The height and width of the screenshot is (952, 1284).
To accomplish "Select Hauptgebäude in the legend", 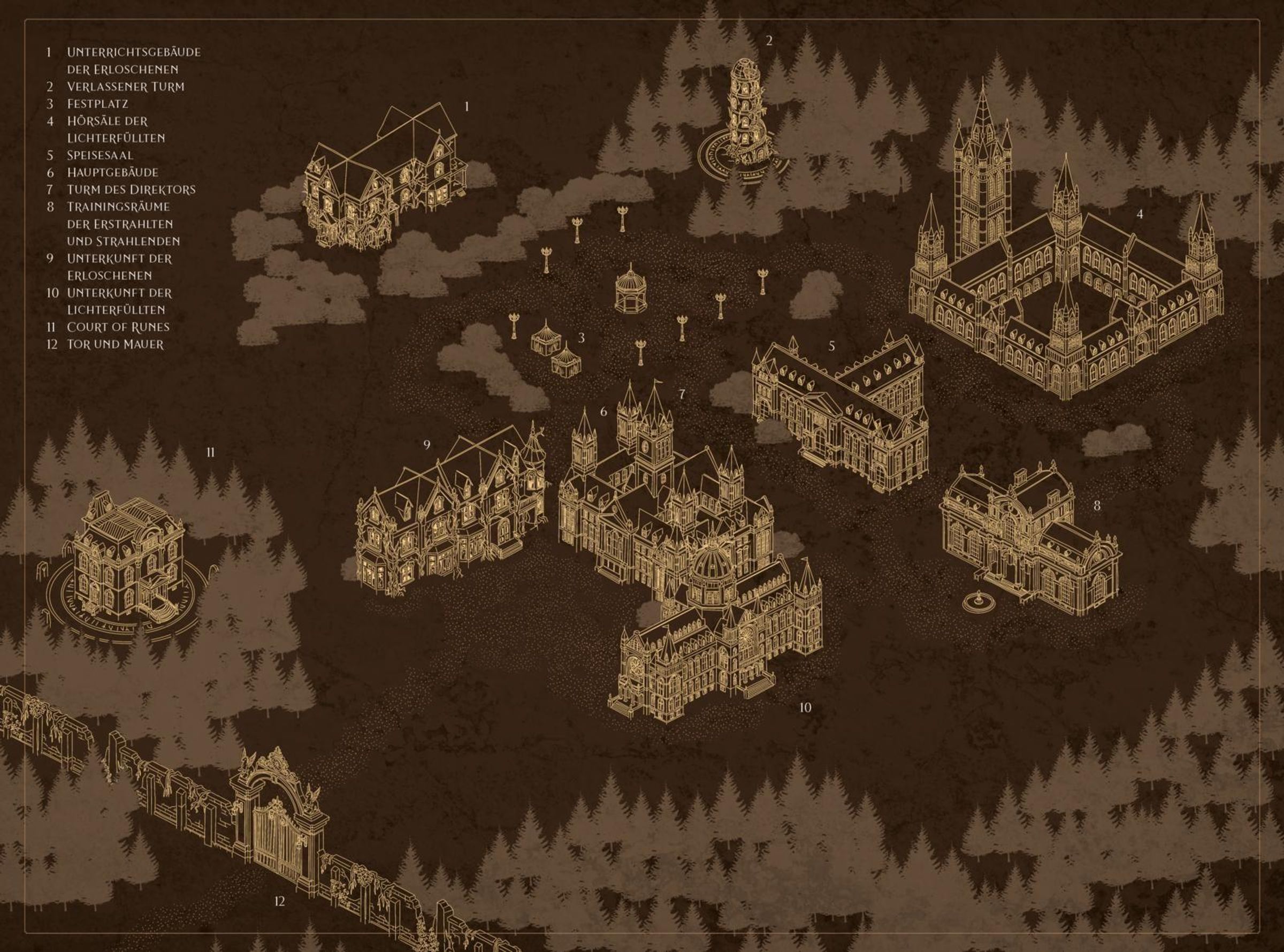I will [112, 172].
